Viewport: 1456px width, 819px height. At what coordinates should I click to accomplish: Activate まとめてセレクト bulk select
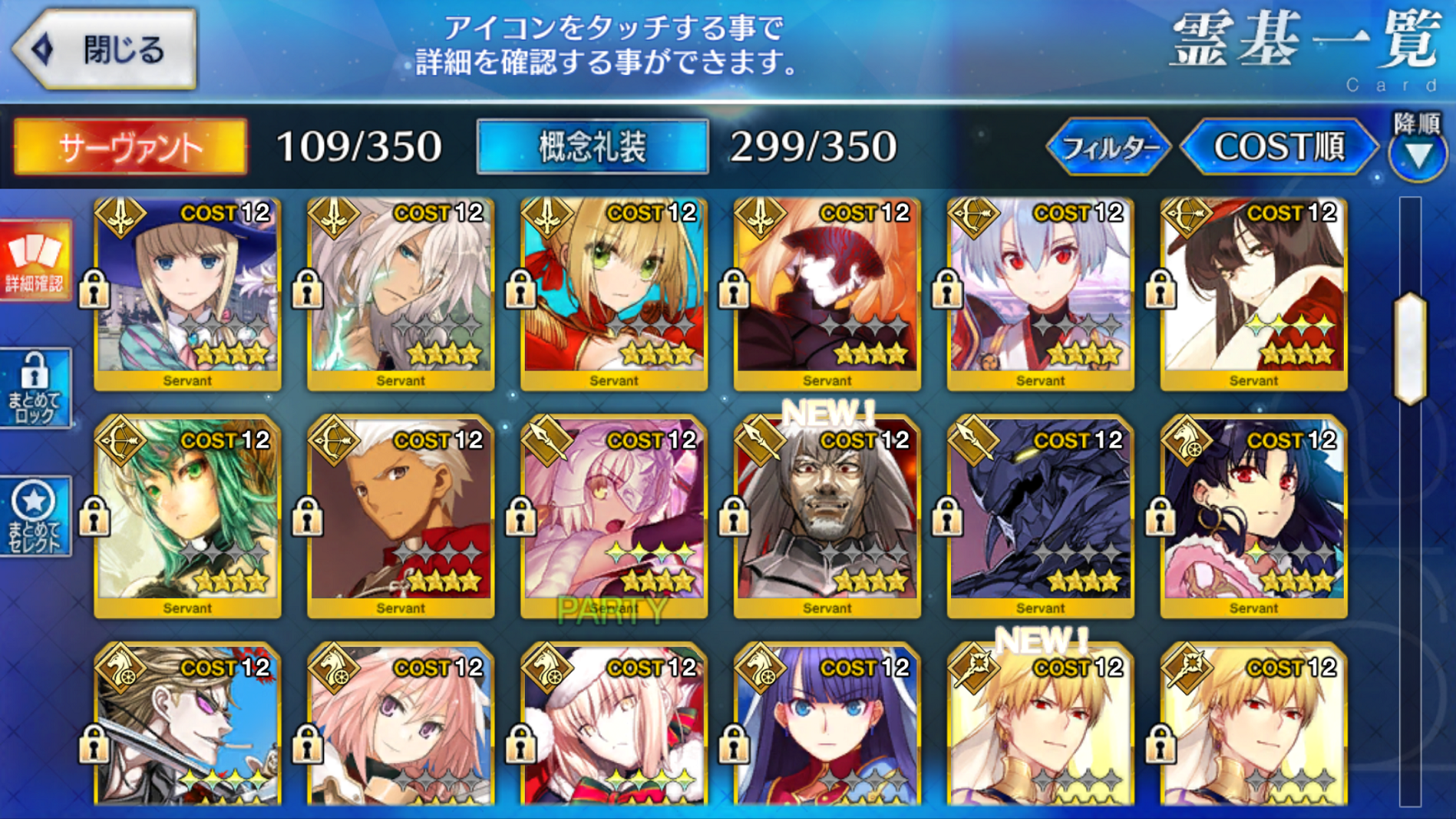pyautogui.click(x=35, y=517)
